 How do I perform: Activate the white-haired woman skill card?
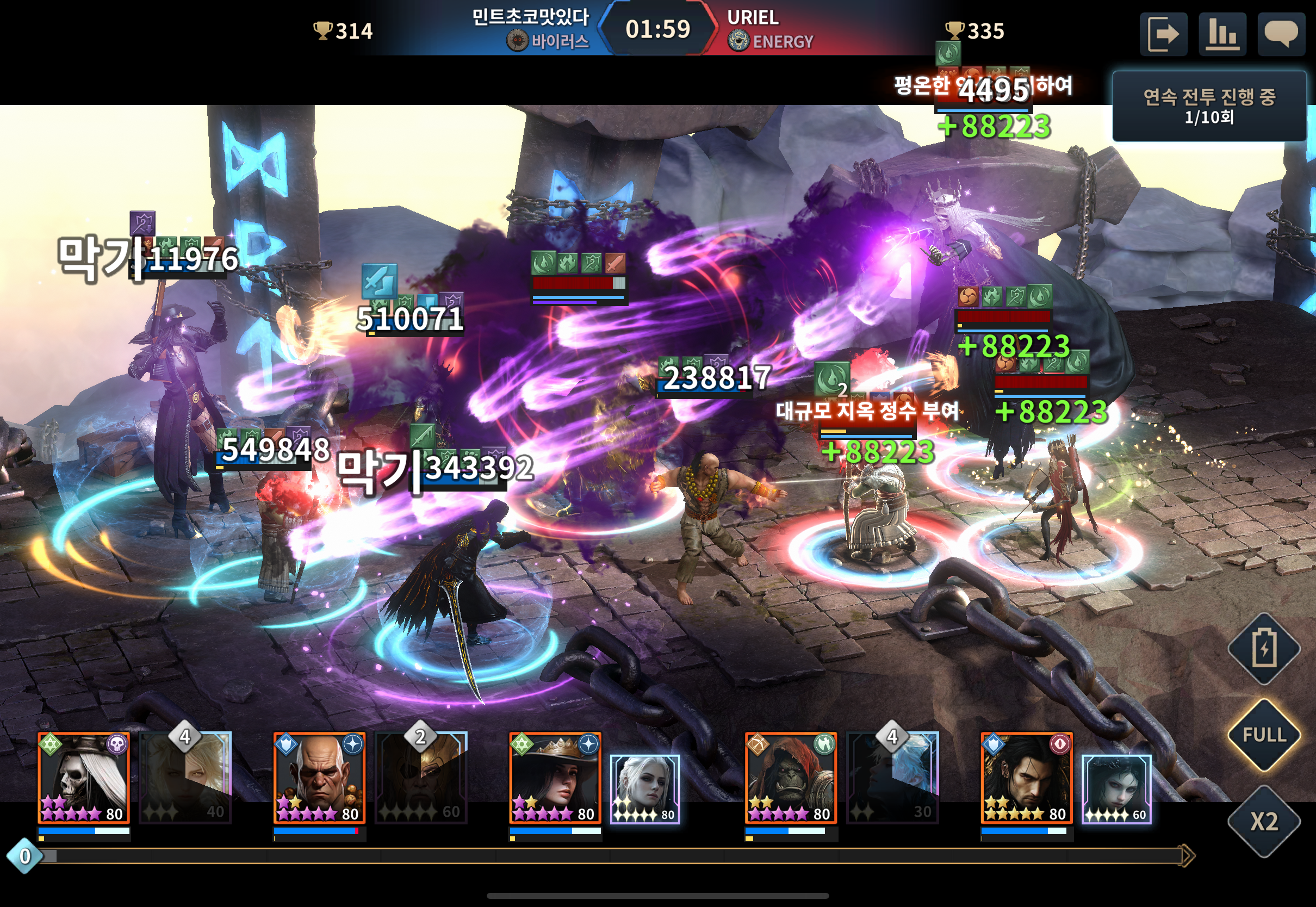click(x=645, y=789)
